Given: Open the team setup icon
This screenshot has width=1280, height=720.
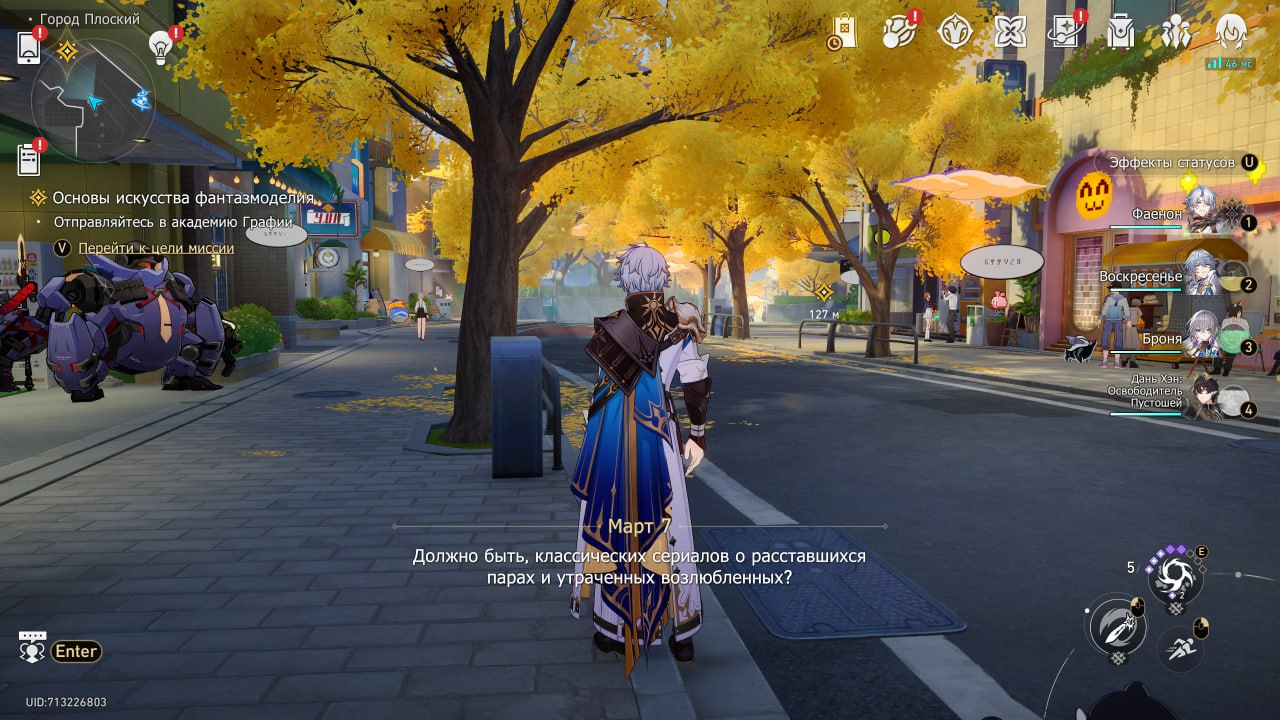Looking at the screenshot, I should (x=1176, y=33).
